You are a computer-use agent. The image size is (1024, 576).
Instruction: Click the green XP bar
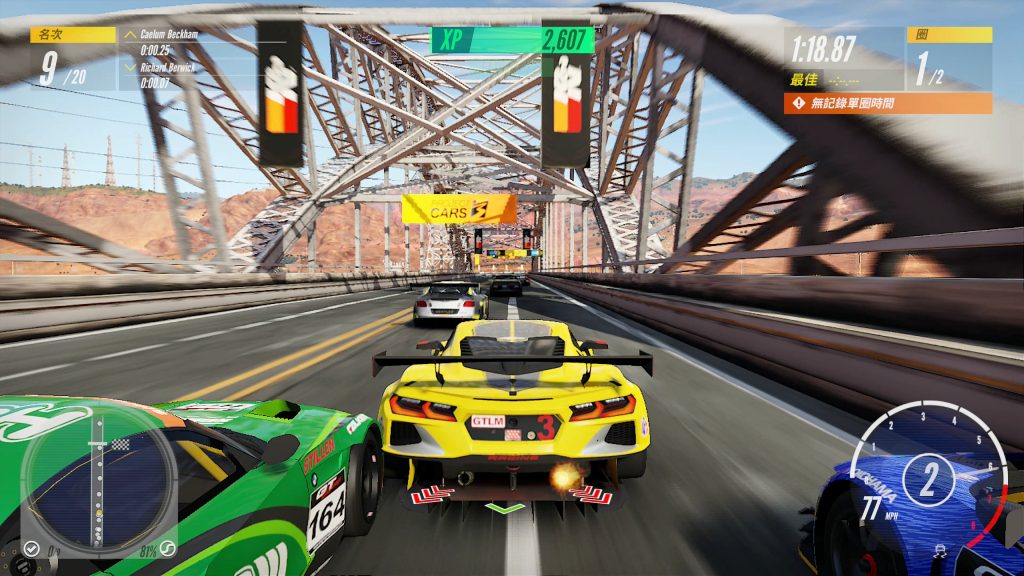coord(512,40)
